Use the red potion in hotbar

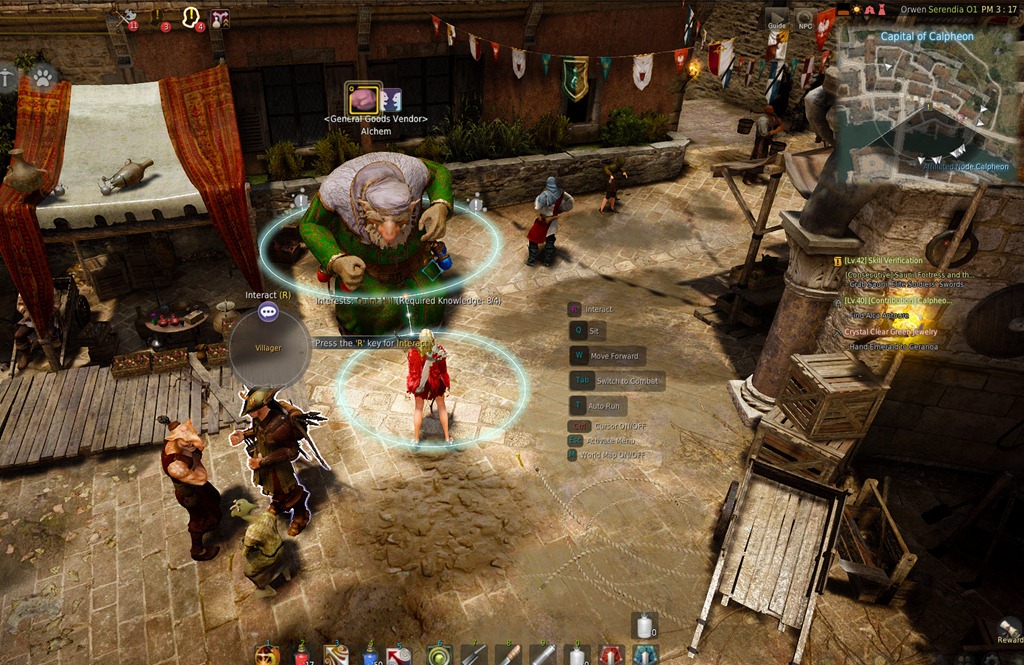pos(301,655)
